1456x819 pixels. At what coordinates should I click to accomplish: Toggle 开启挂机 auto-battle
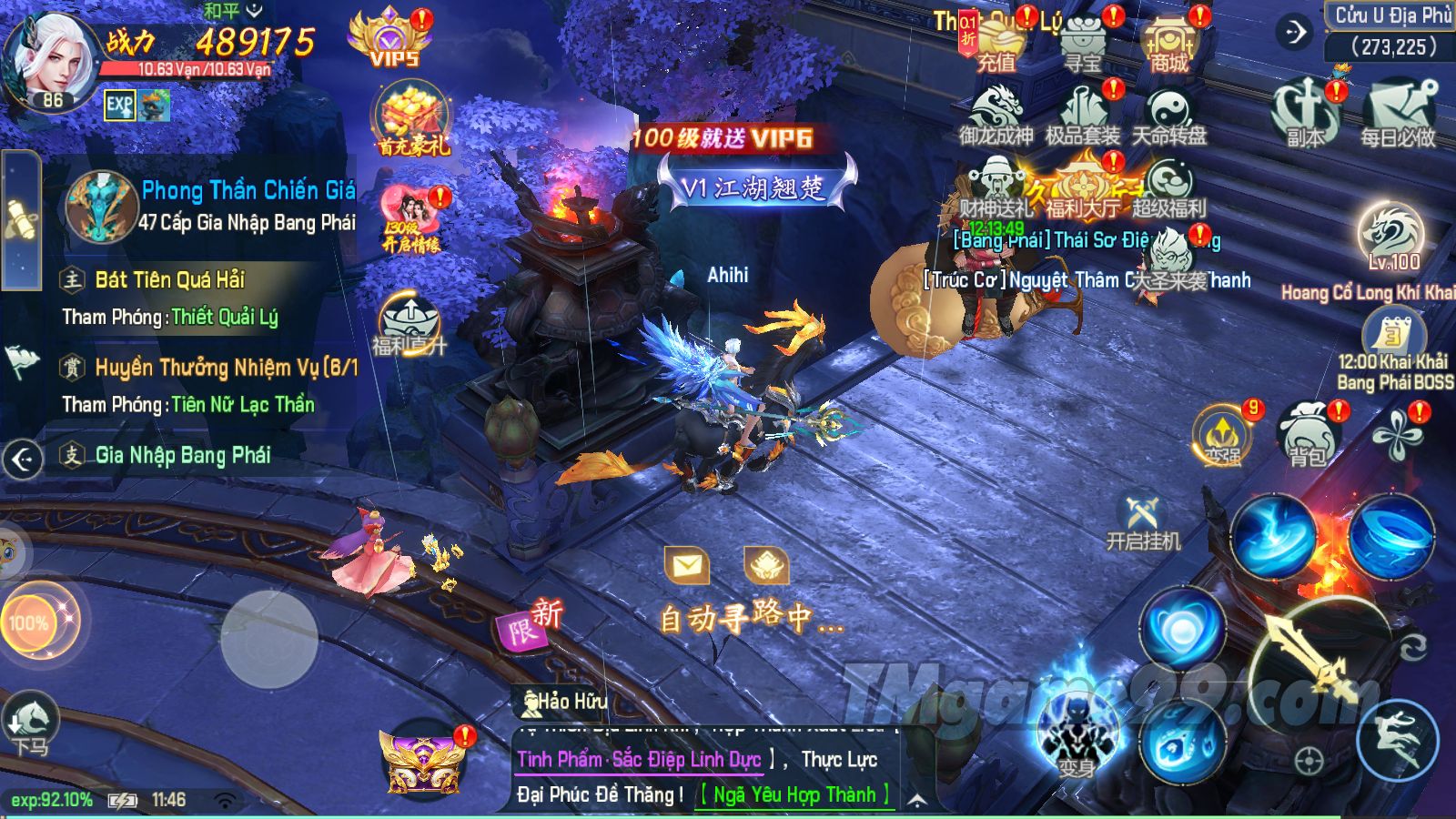tap(1143, 524)
